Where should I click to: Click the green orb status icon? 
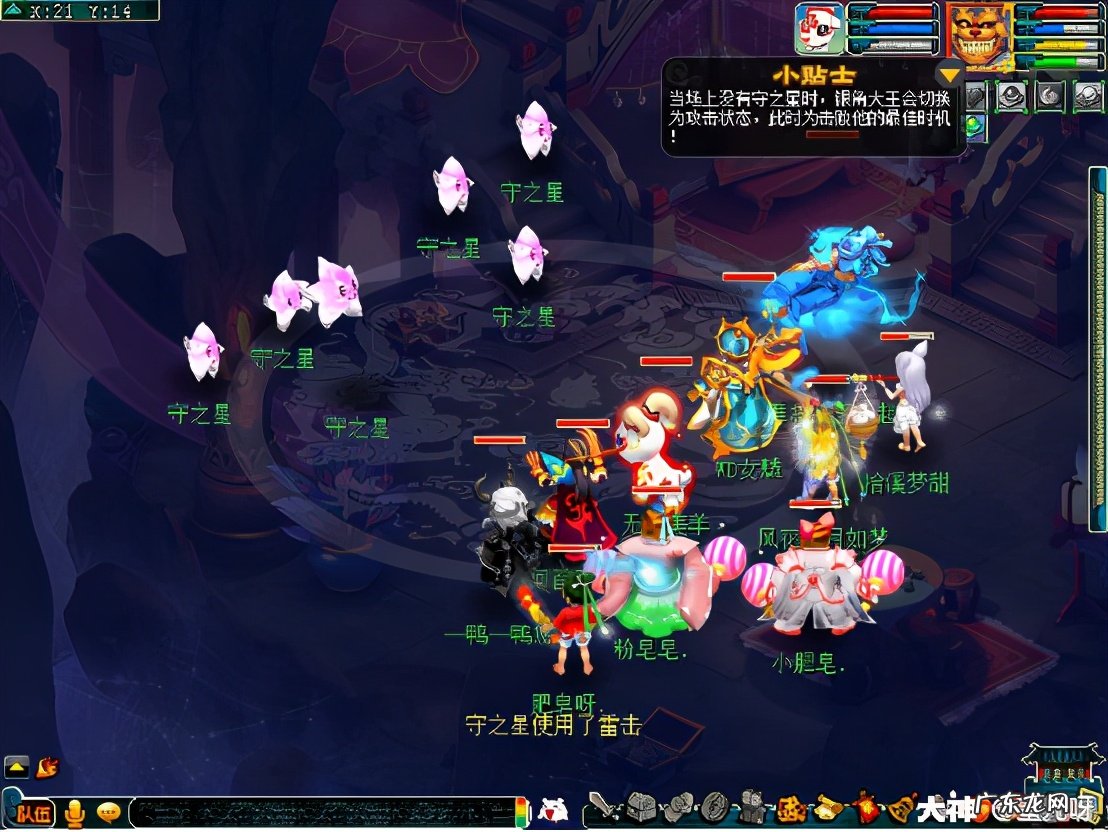tap(974, 127)
